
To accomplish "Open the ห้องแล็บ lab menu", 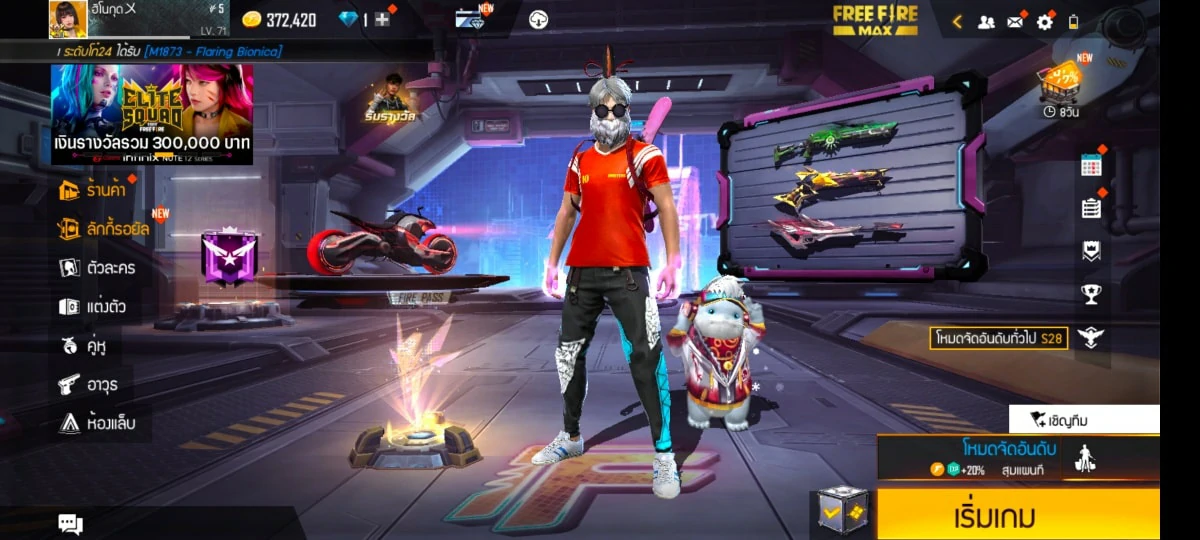I will point(96,423).
